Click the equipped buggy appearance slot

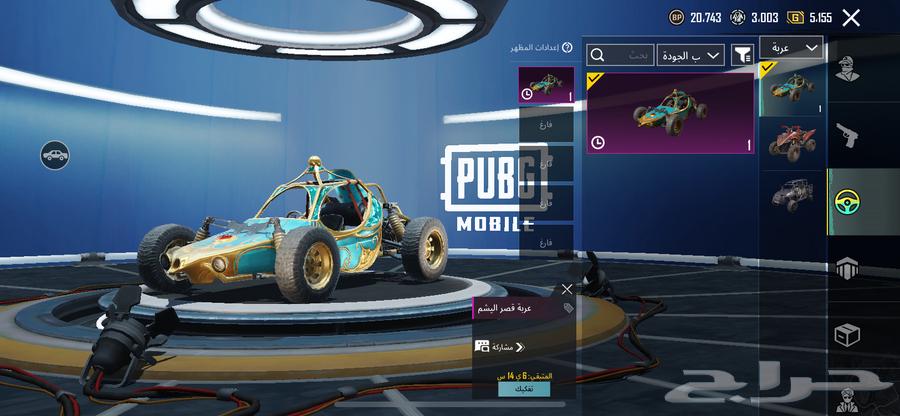(x=547, y=84)
